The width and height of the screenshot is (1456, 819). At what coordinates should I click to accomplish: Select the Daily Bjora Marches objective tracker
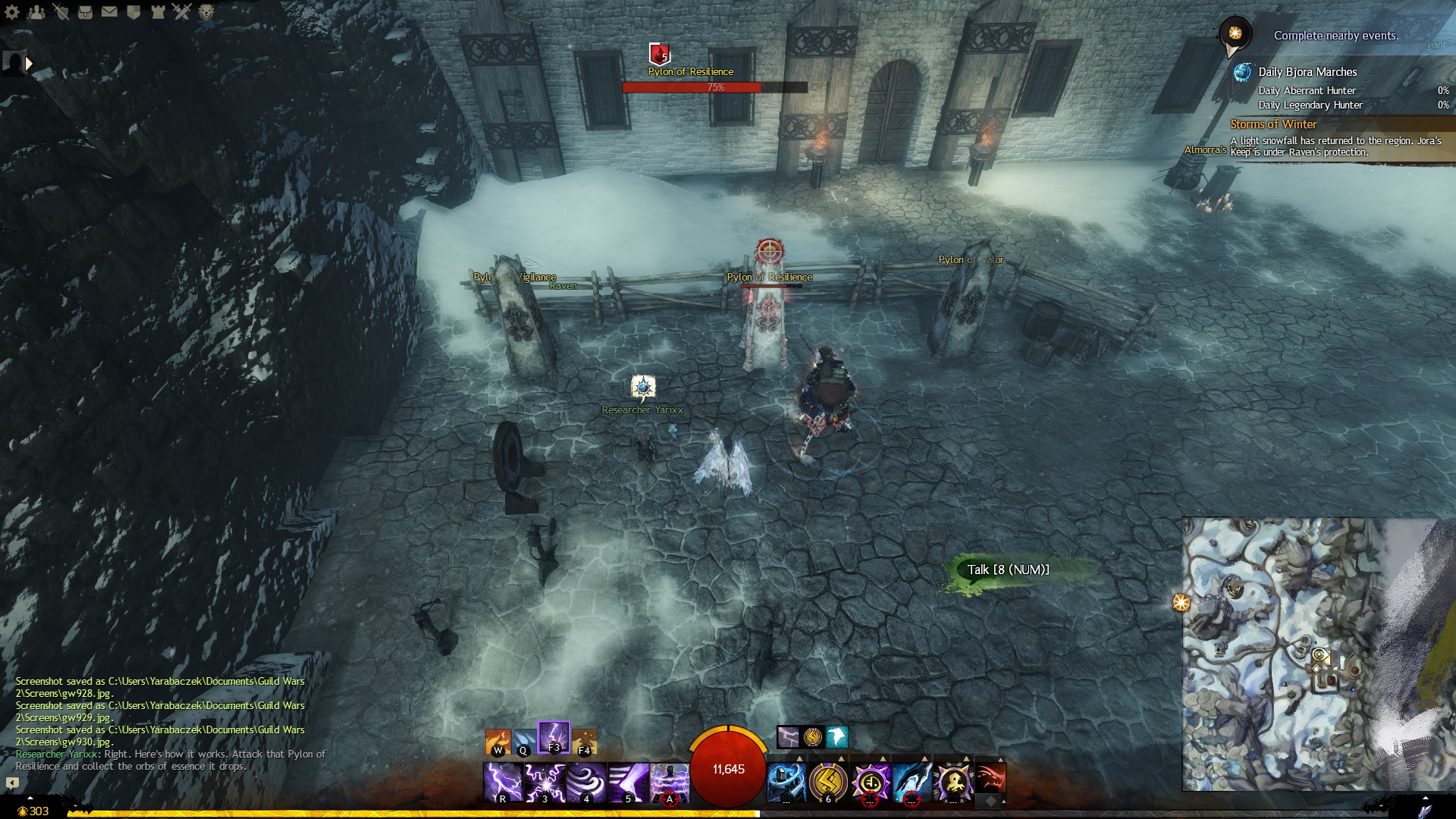(1307, 72)
